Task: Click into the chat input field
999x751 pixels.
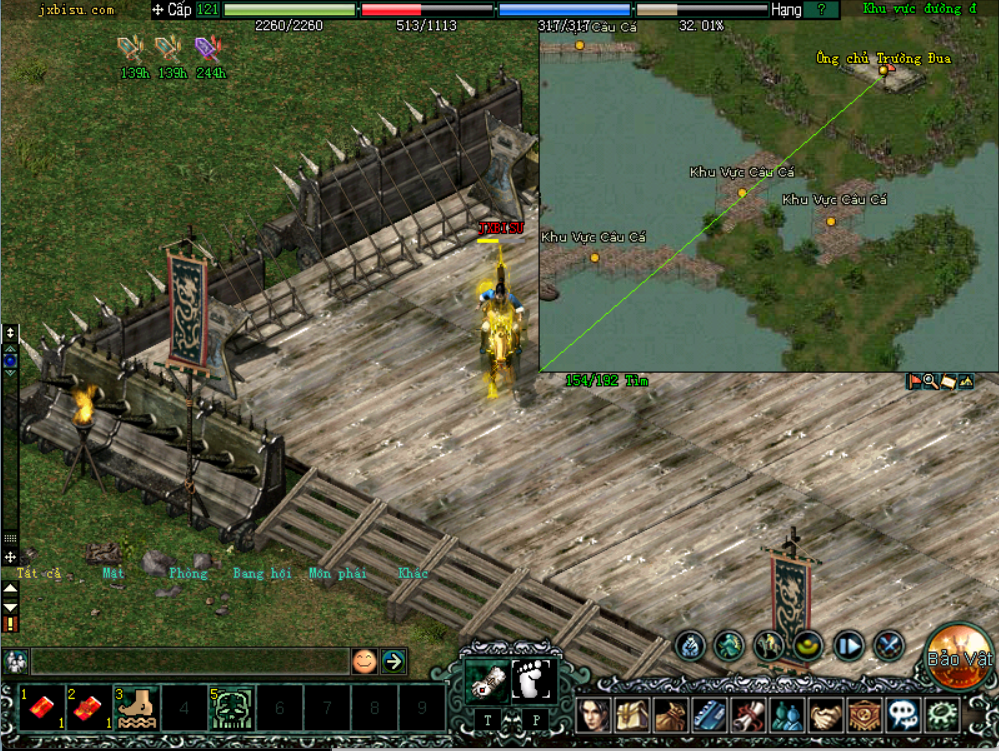Action: 188,661
